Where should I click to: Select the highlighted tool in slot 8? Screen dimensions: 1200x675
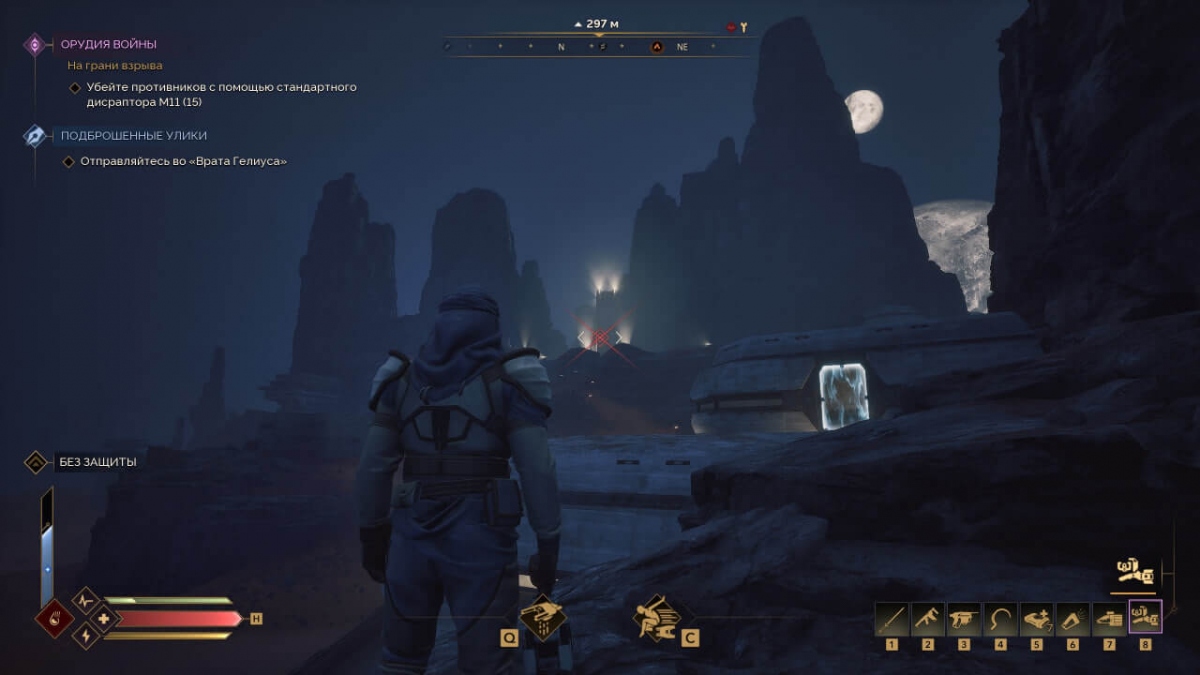(x=1145, y=617)
